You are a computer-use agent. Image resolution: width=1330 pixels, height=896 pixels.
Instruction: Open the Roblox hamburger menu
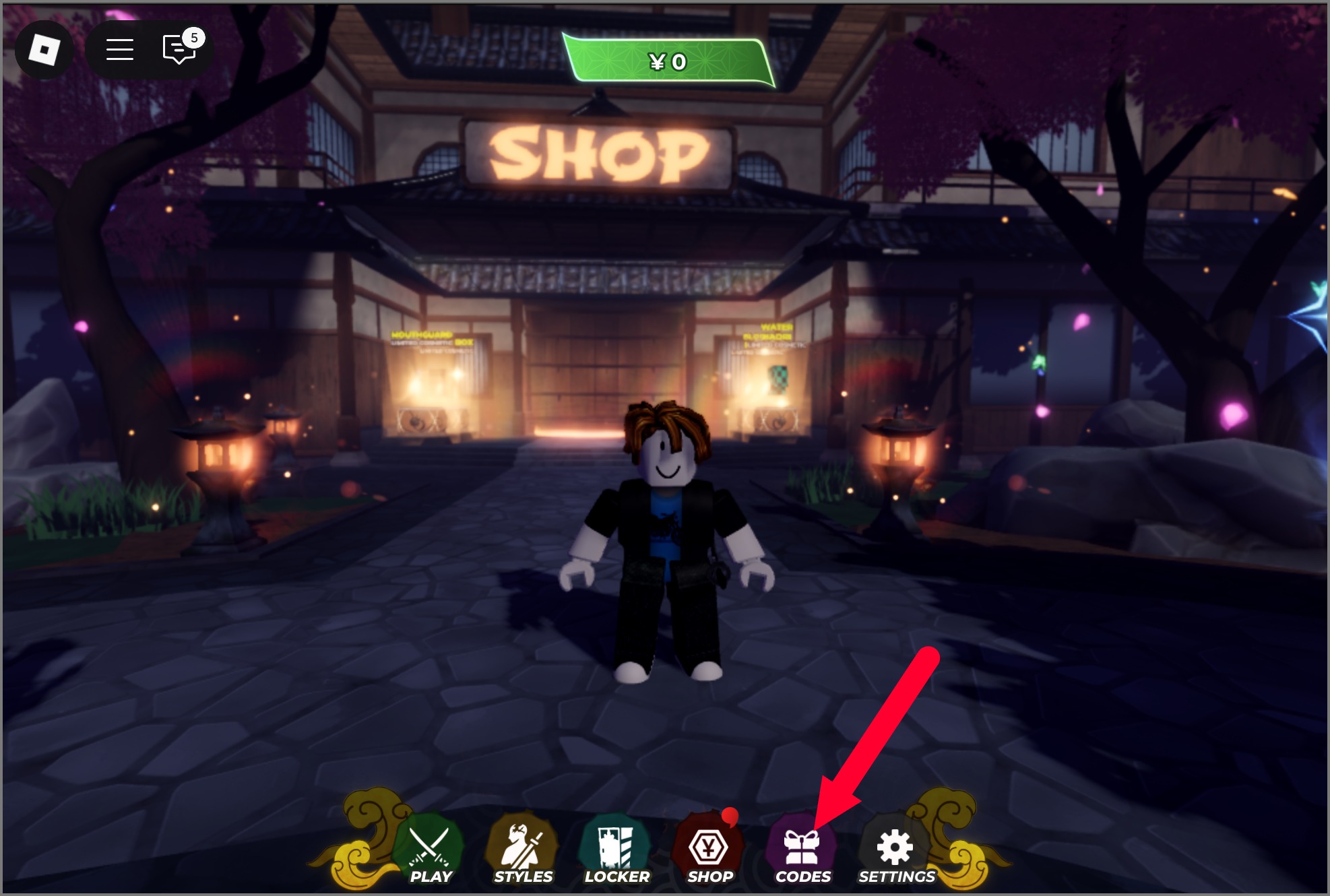[120, 49]
